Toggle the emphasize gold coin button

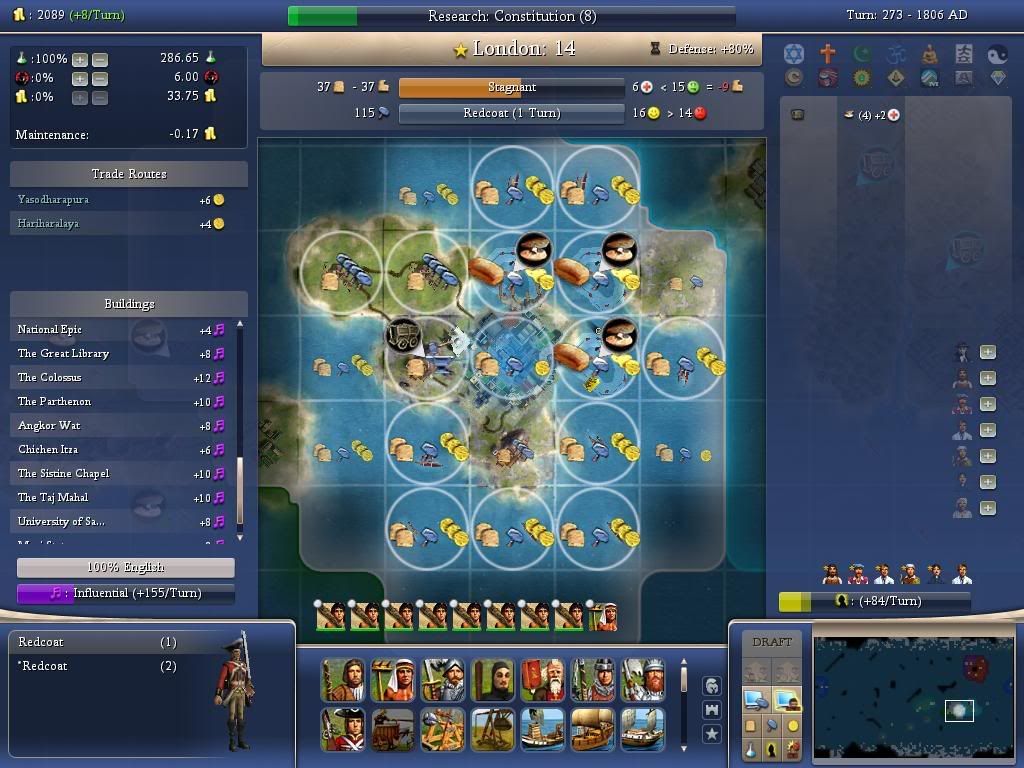(x=793, y=725)
